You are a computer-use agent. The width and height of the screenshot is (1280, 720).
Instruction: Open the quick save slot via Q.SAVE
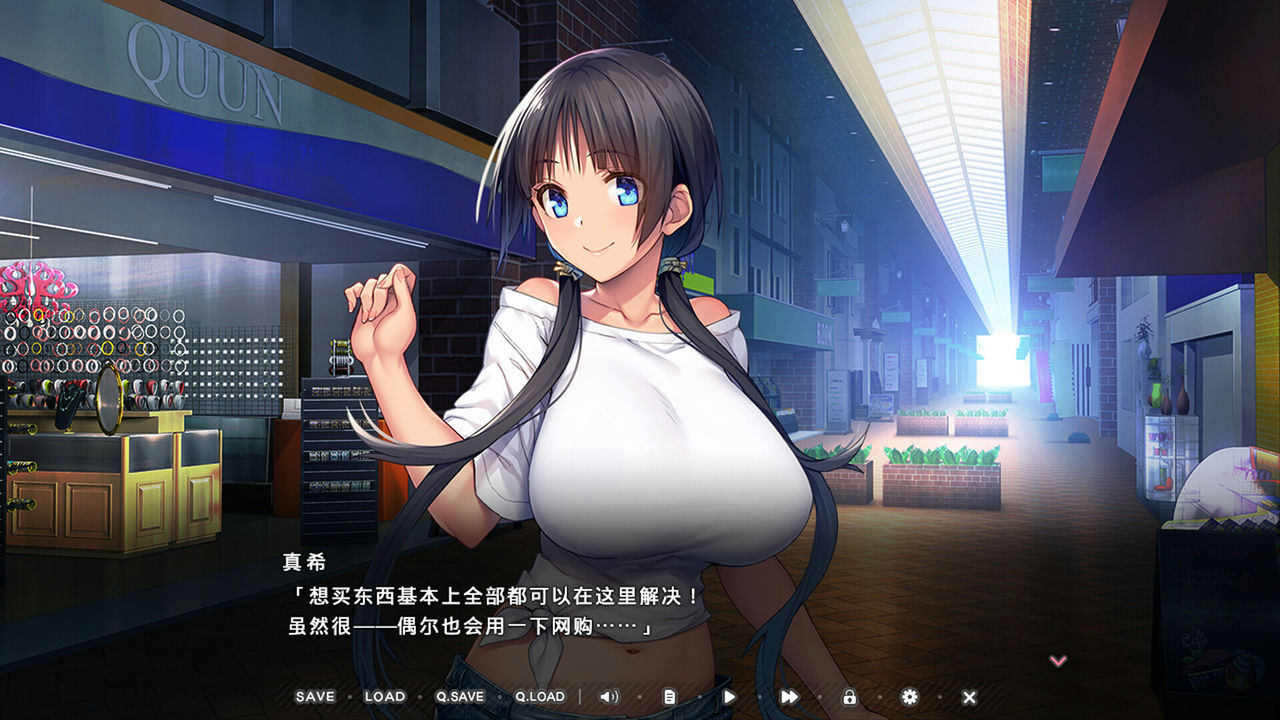[x=459, y=695]
